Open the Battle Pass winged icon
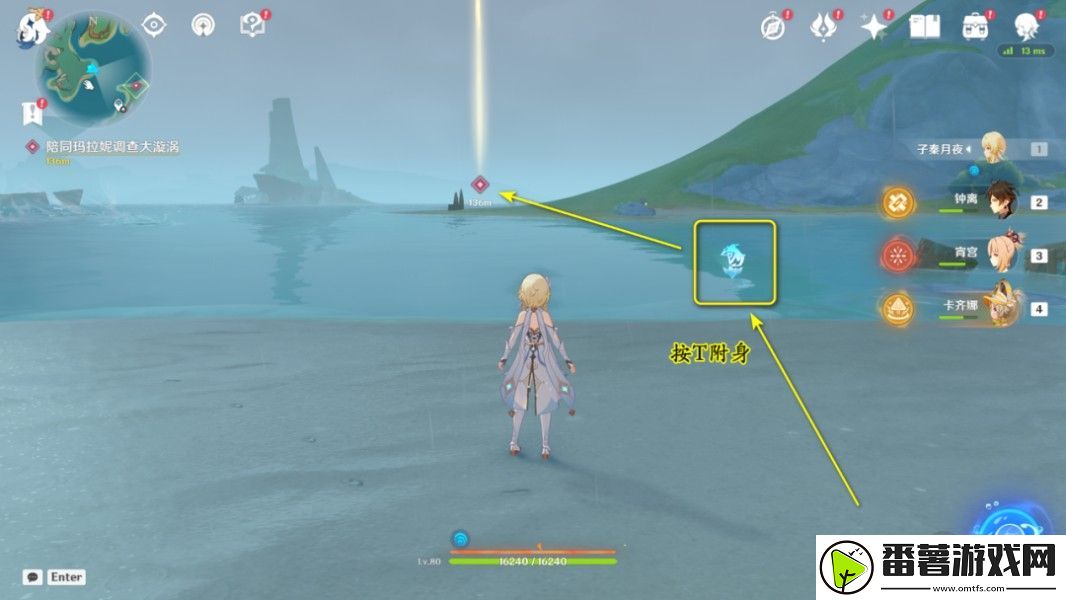This screenshot has height=600, width=1066. click(822, 27)
